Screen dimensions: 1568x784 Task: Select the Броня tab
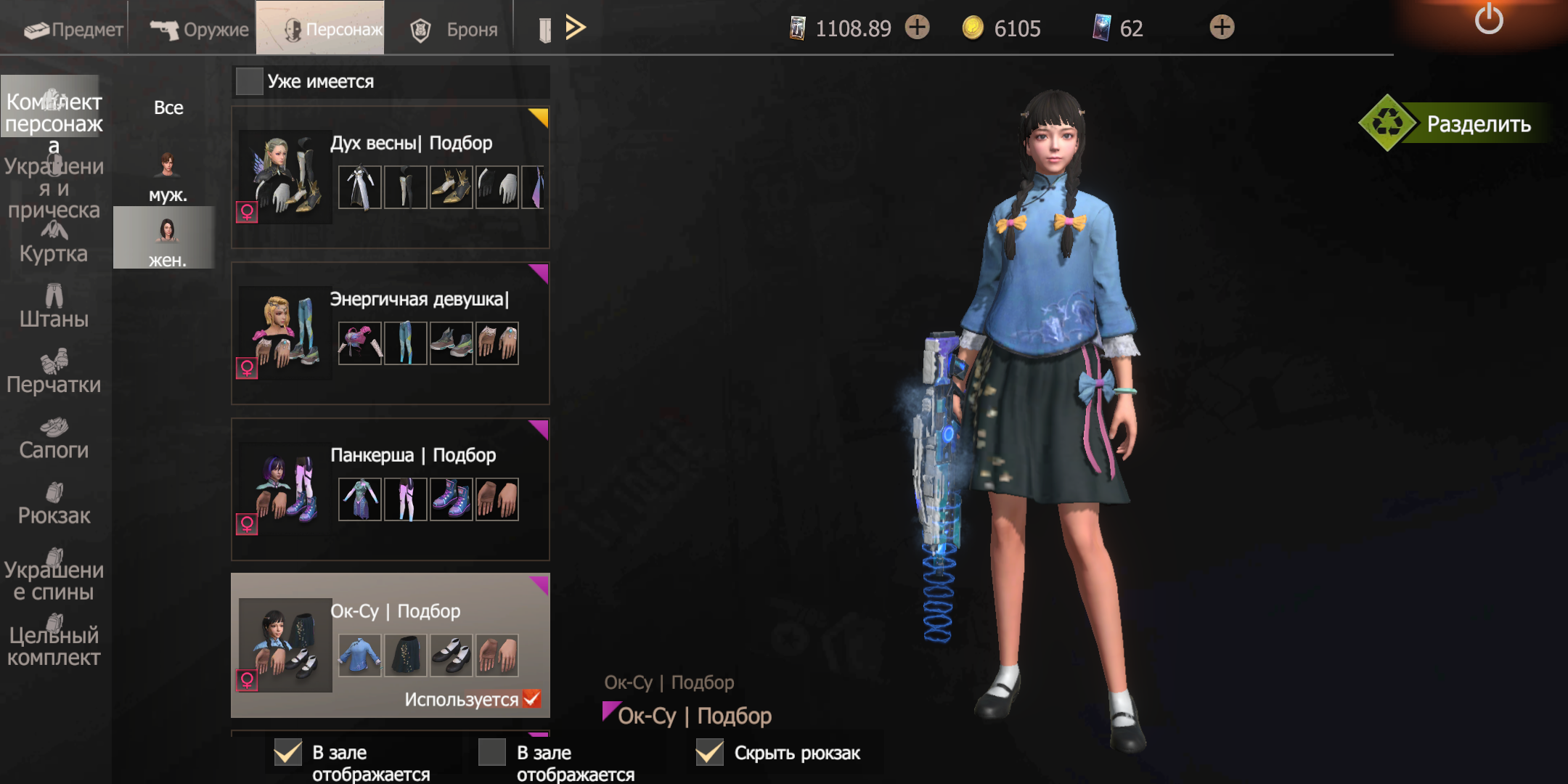tap(454, 29)
